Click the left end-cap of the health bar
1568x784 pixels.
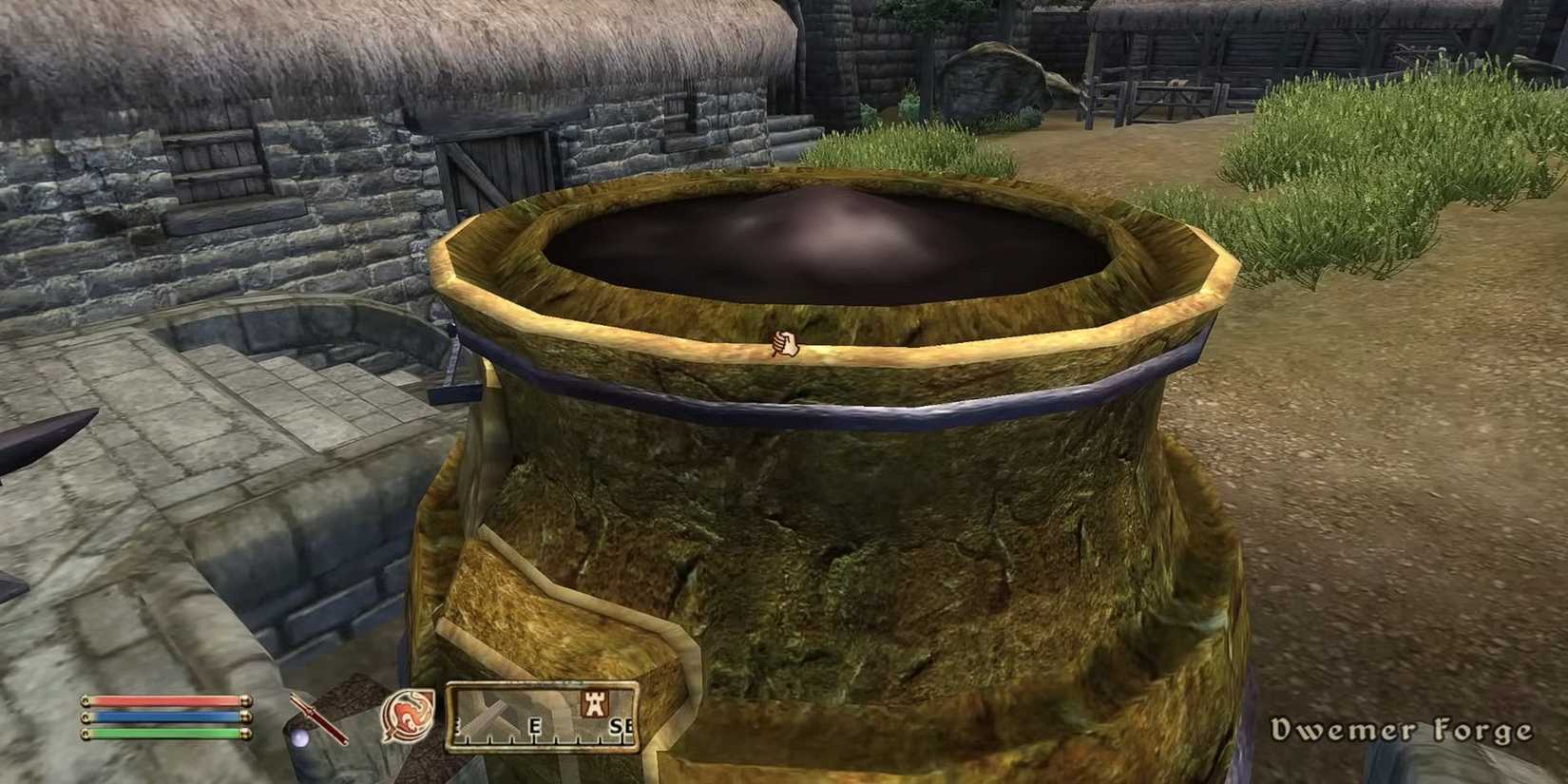tap(85, 701)
